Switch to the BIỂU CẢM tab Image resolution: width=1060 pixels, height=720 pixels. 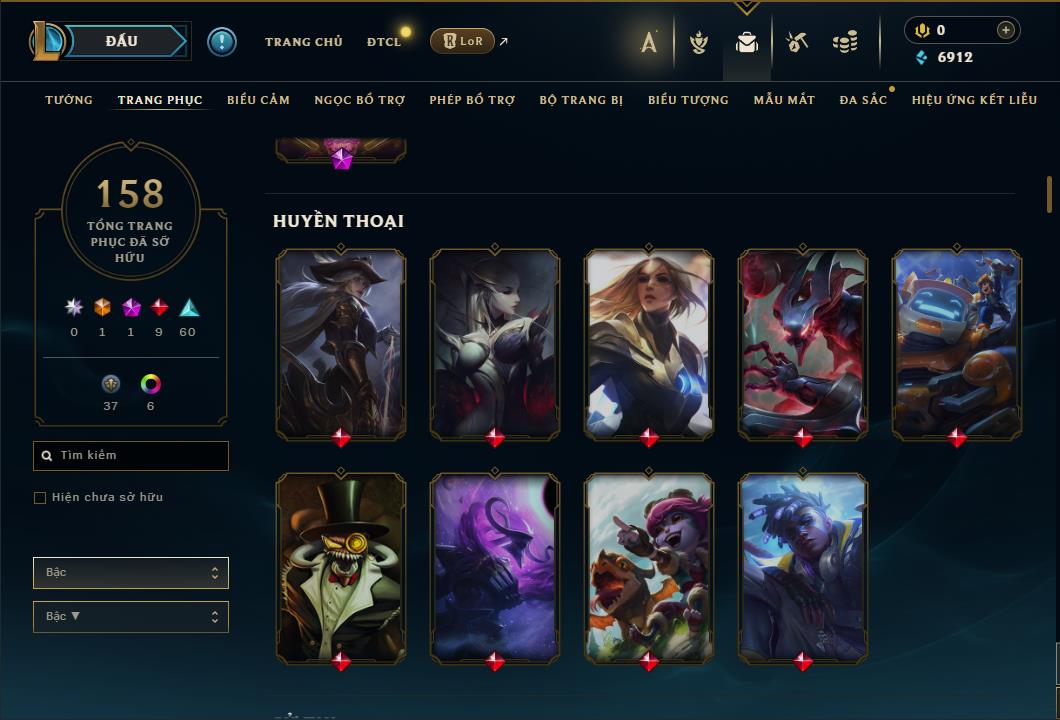258,100
